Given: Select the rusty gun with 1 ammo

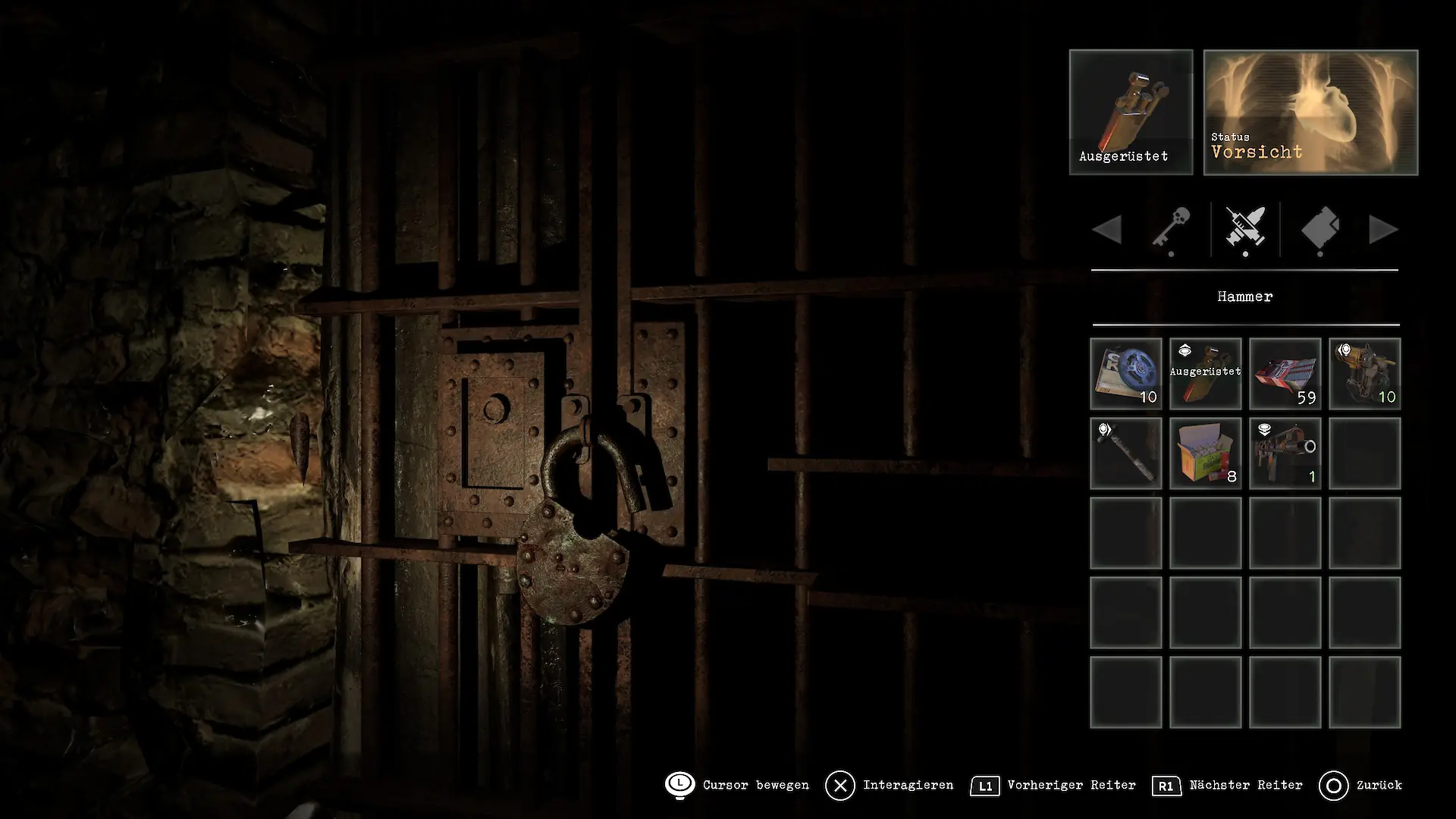Looking at the screenshot, I should click(1285, 453).
